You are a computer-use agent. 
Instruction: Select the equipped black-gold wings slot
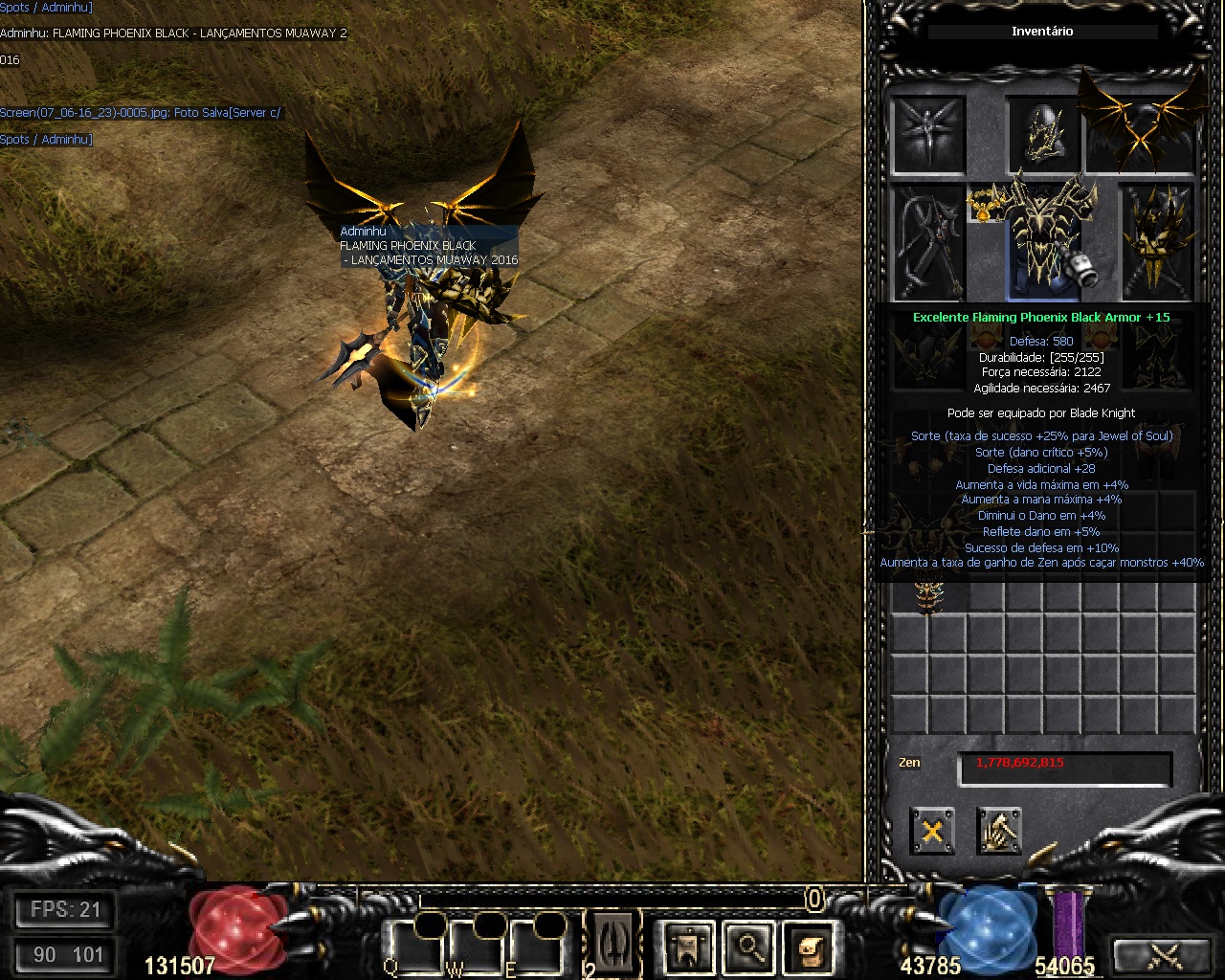(x=1141, y=129)
